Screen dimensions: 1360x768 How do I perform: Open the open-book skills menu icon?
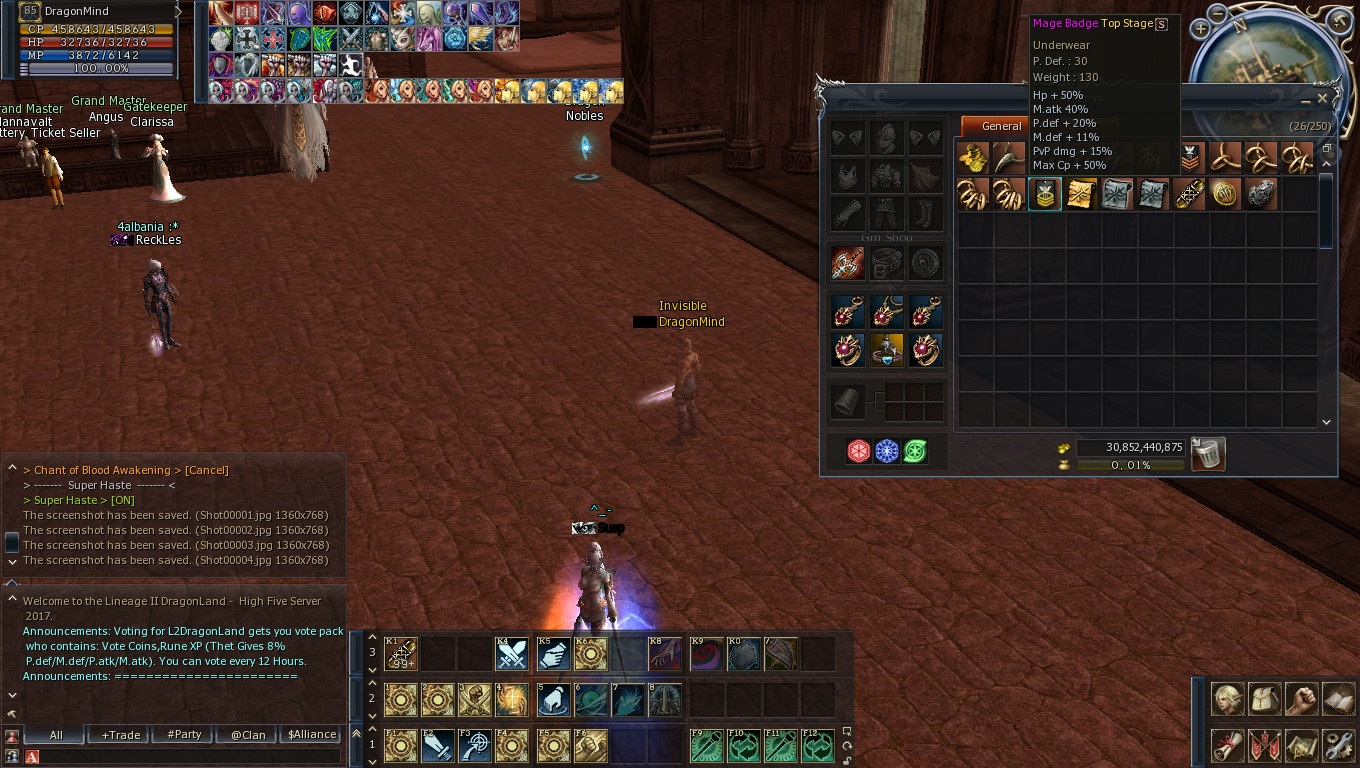(1338, 698)
